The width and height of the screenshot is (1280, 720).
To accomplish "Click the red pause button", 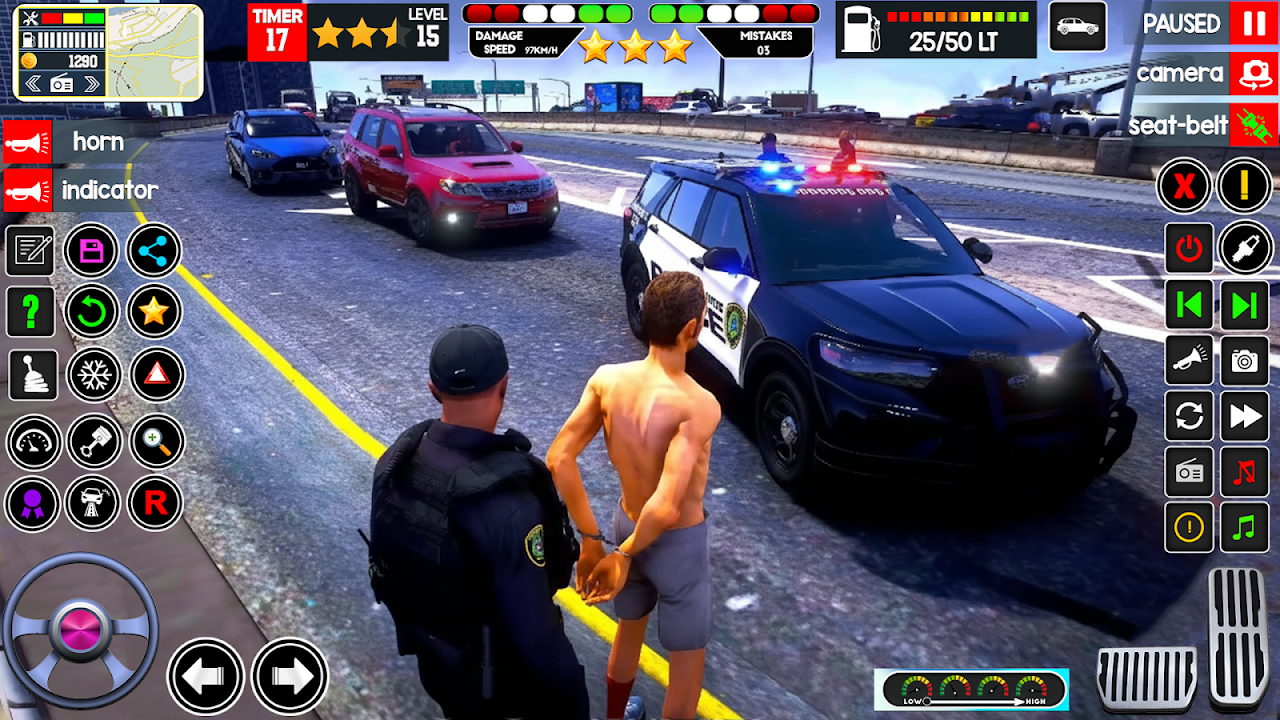I will (x=1253, y=23).
